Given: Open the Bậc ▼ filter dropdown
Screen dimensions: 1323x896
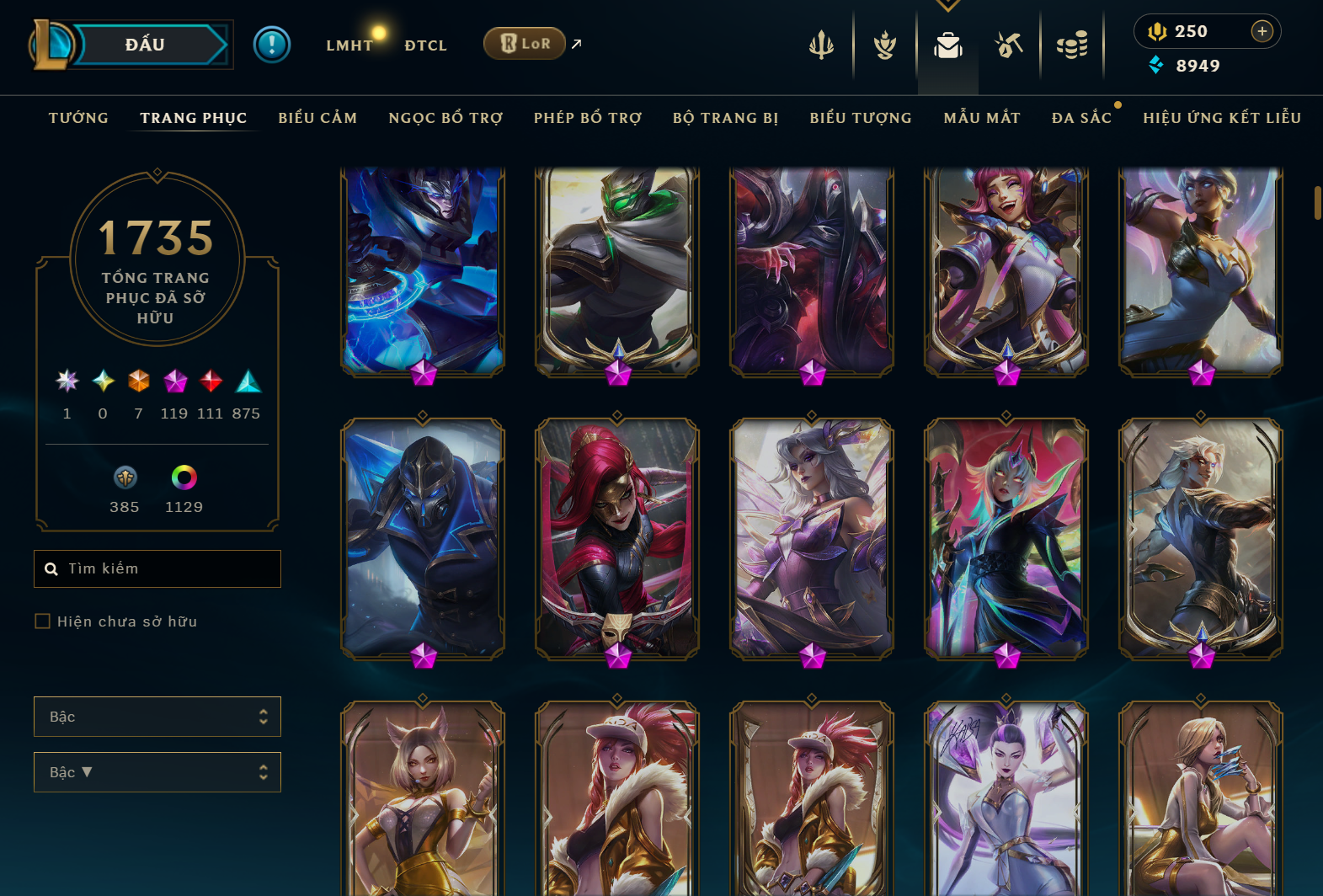Looking at the screenshot, I should tap(157, 771).
